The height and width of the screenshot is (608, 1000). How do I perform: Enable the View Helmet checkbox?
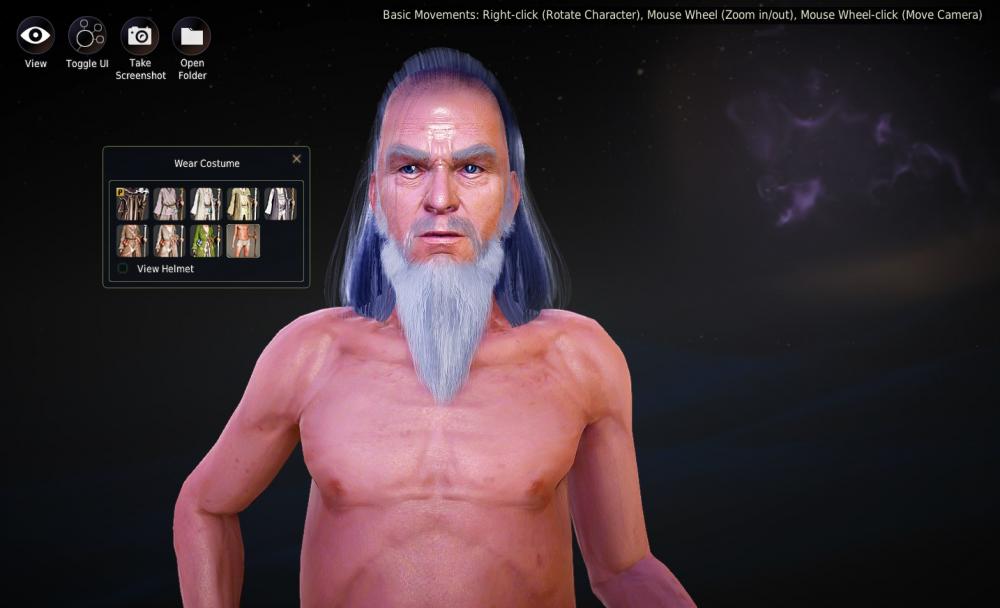tap(123, 269)
